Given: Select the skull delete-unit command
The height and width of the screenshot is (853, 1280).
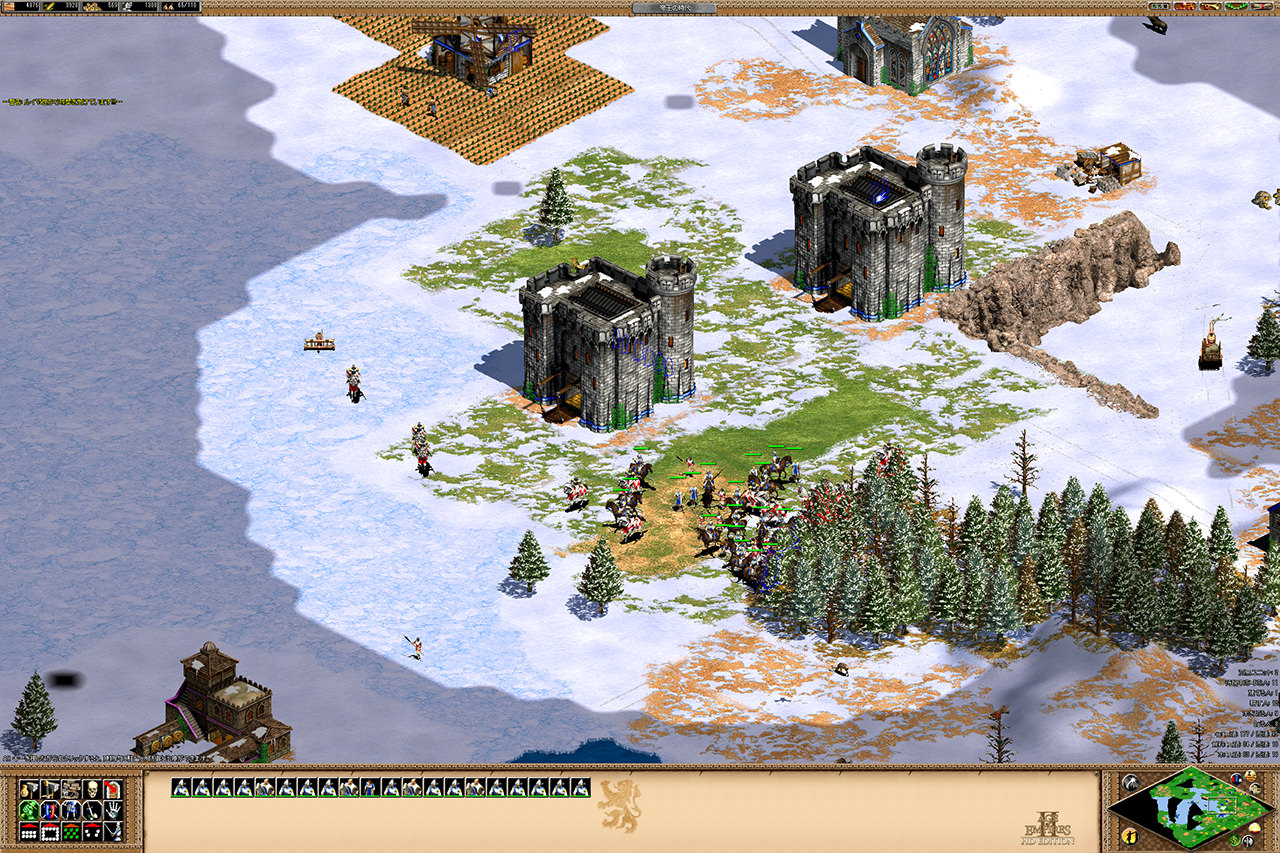Looking at the screenshot, I should (92, 789).
